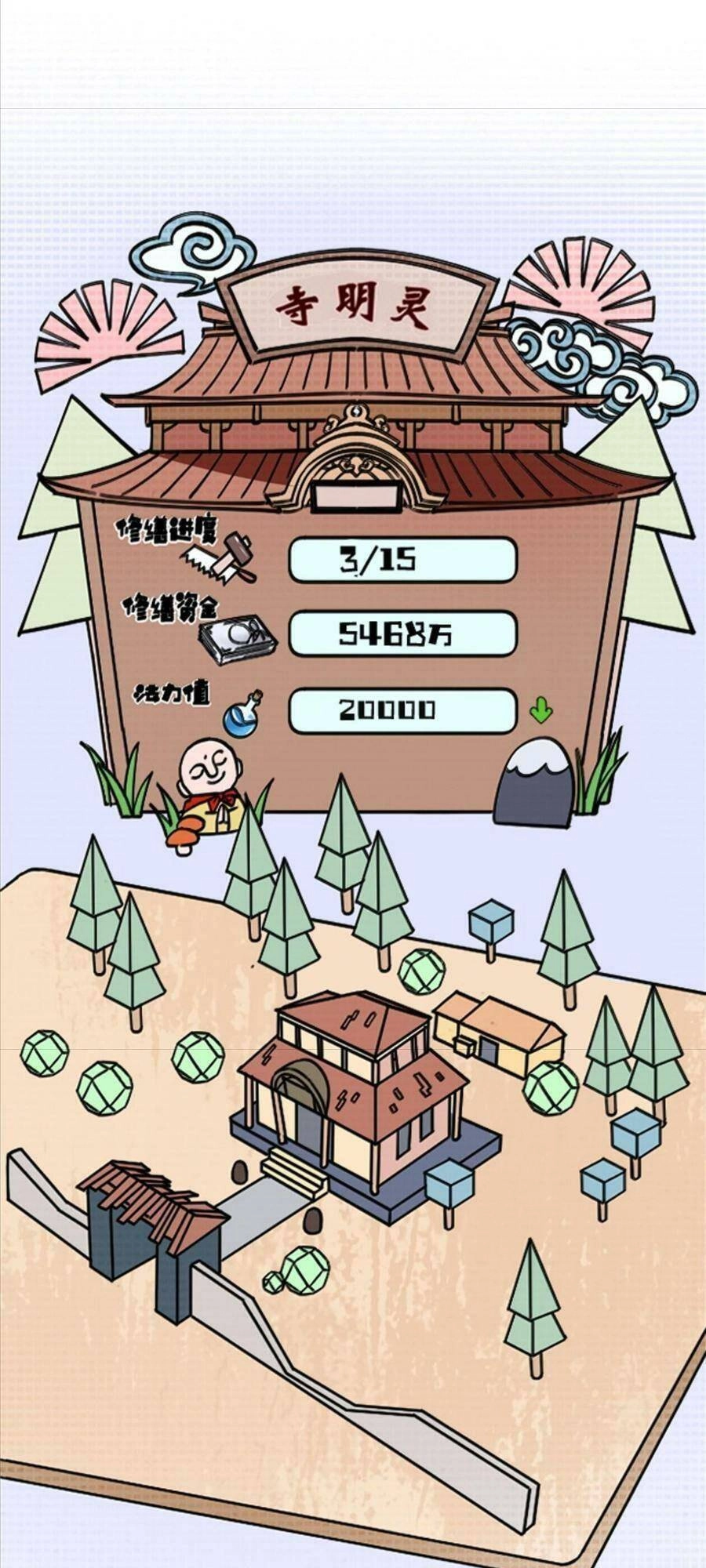The image size is (706, 1568).
Task: Click the green down arrow beside 法力值
Action: [541, 710]
